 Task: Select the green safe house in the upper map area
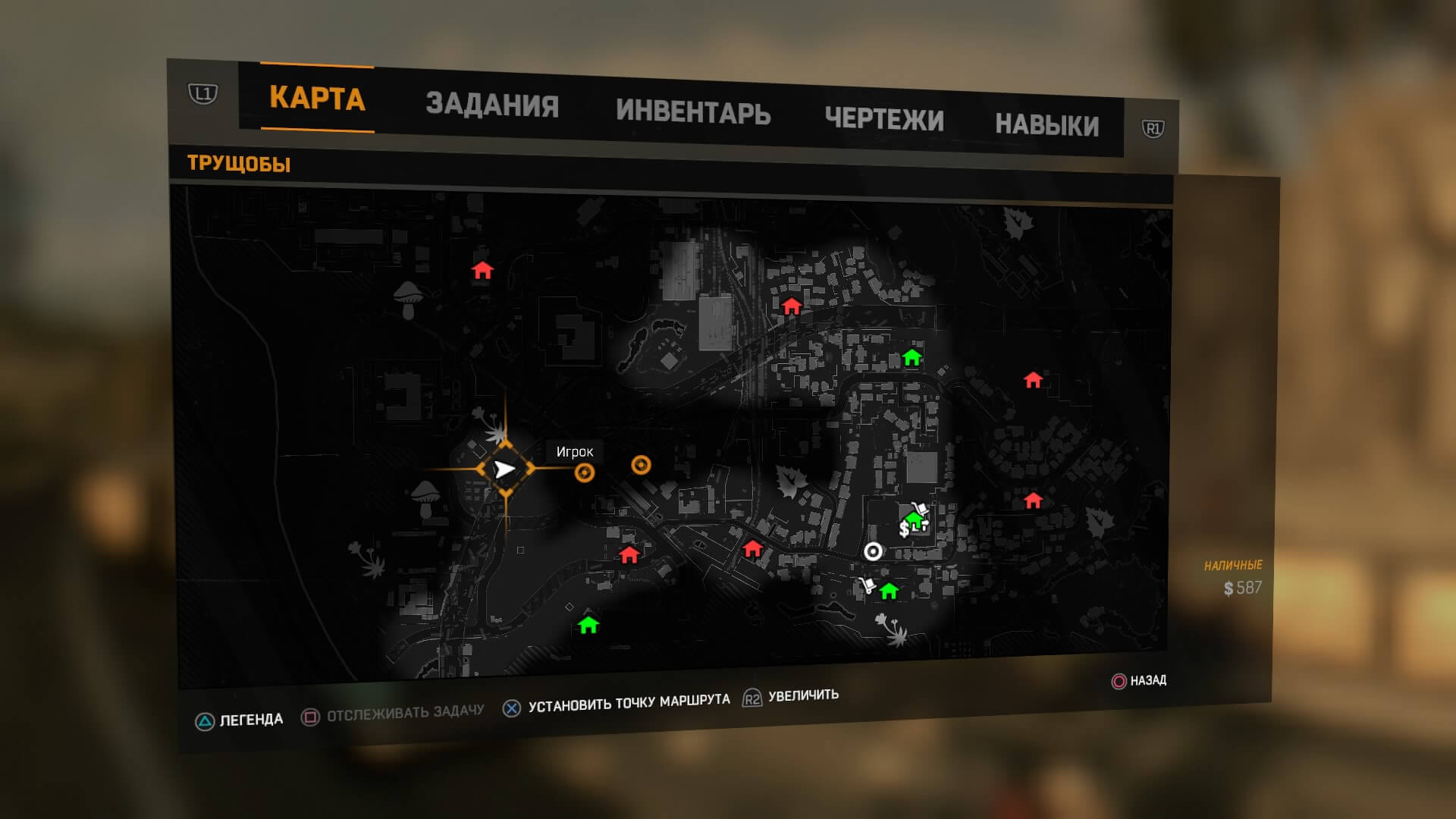click(912, 355)
